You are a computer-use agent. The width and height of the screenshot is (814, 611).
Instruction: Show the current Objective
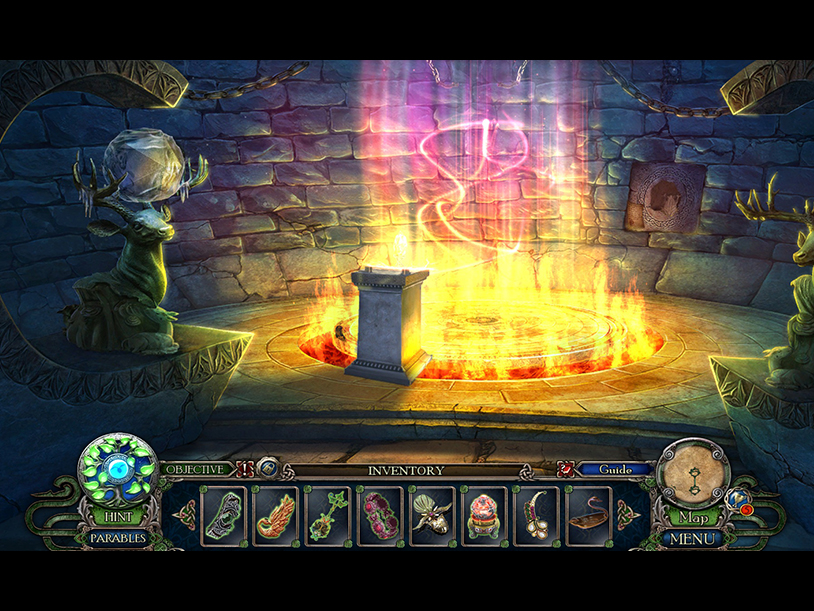point(194,469)
